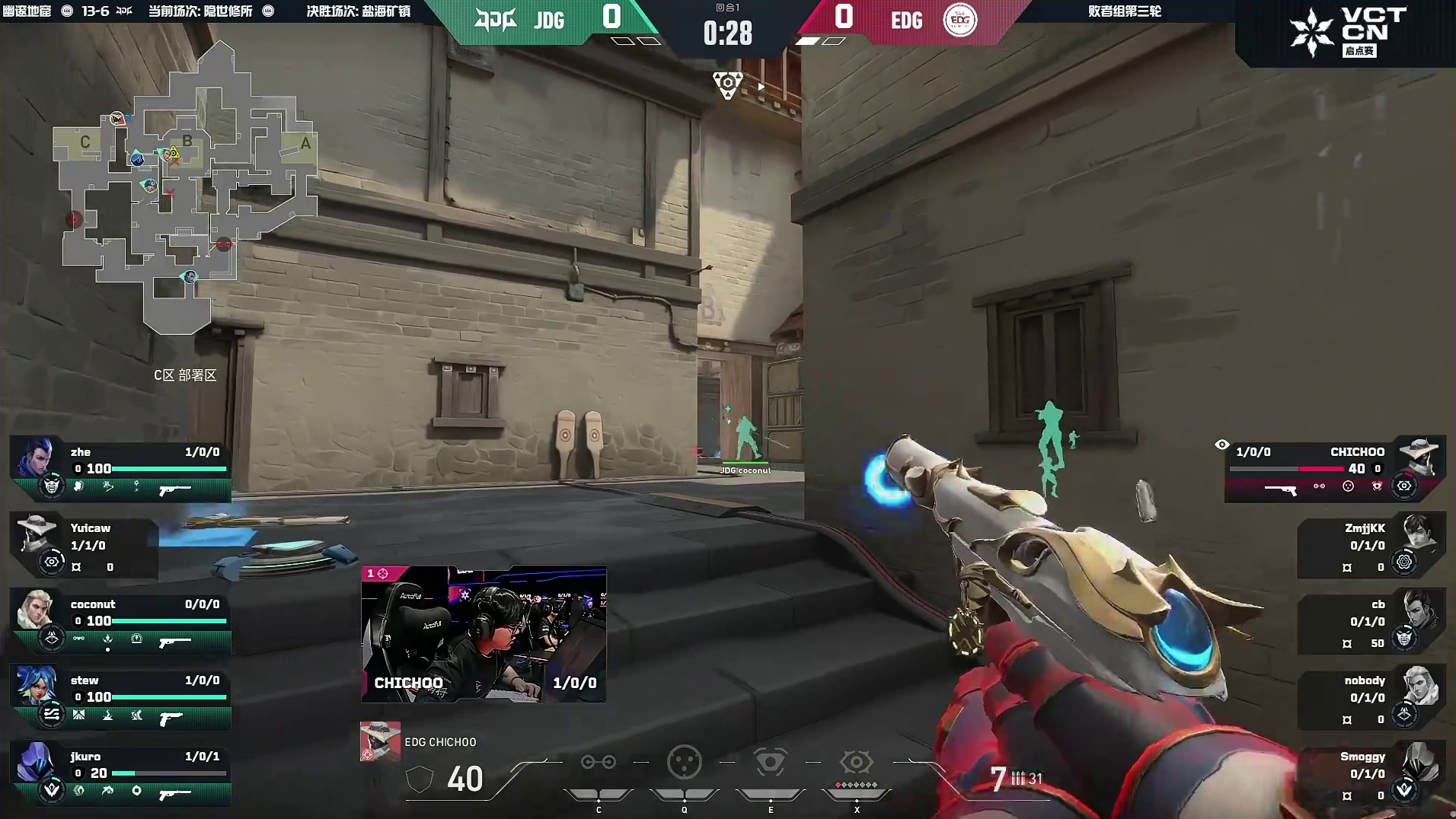Activate the X ultimate ability icon

[x=856, y=763]
